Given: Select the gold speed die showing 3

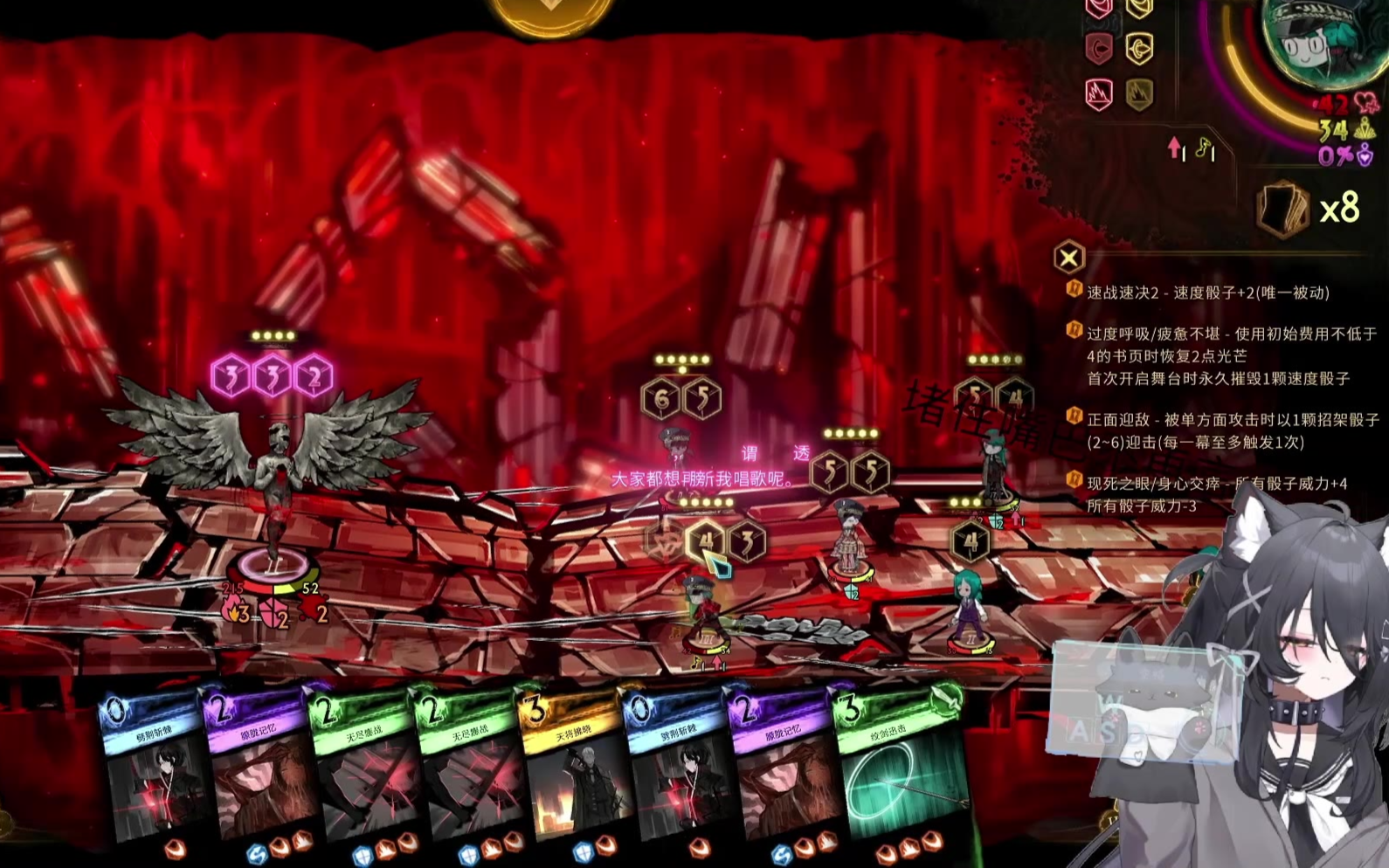Looking at the screenshot, I should pos(746,542).
